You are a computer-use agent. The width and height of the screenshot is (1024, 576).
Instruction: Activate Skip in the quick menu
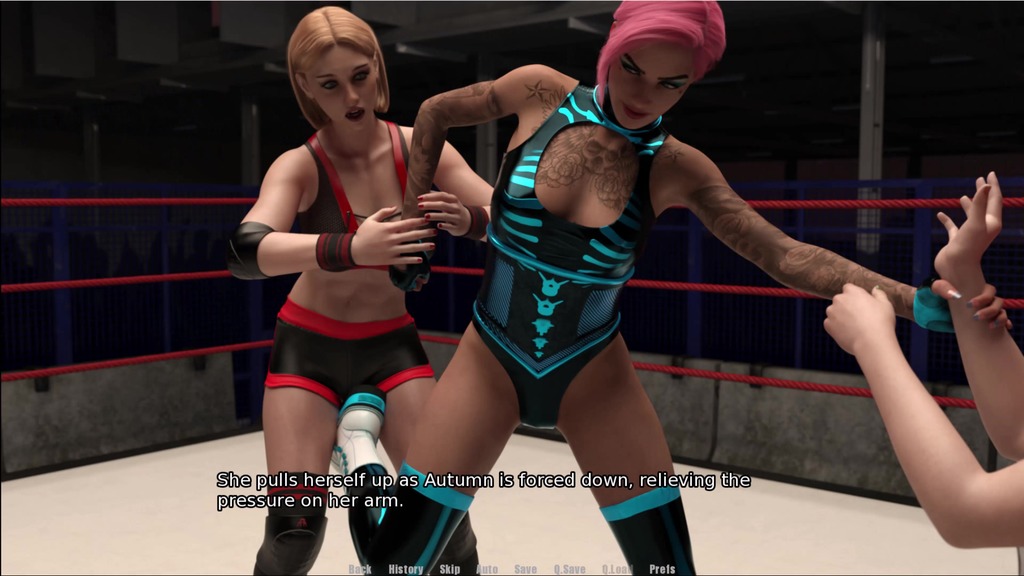[x=450, y=569]
